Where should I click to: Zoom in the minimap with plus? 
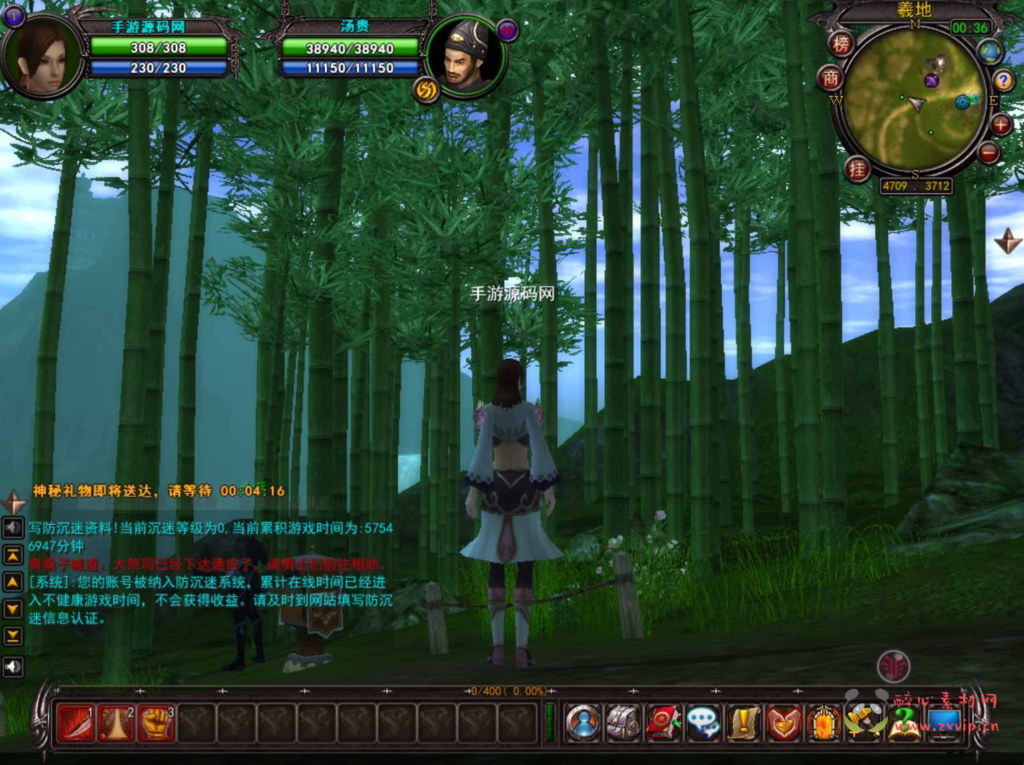click(x=1001, y=125)
